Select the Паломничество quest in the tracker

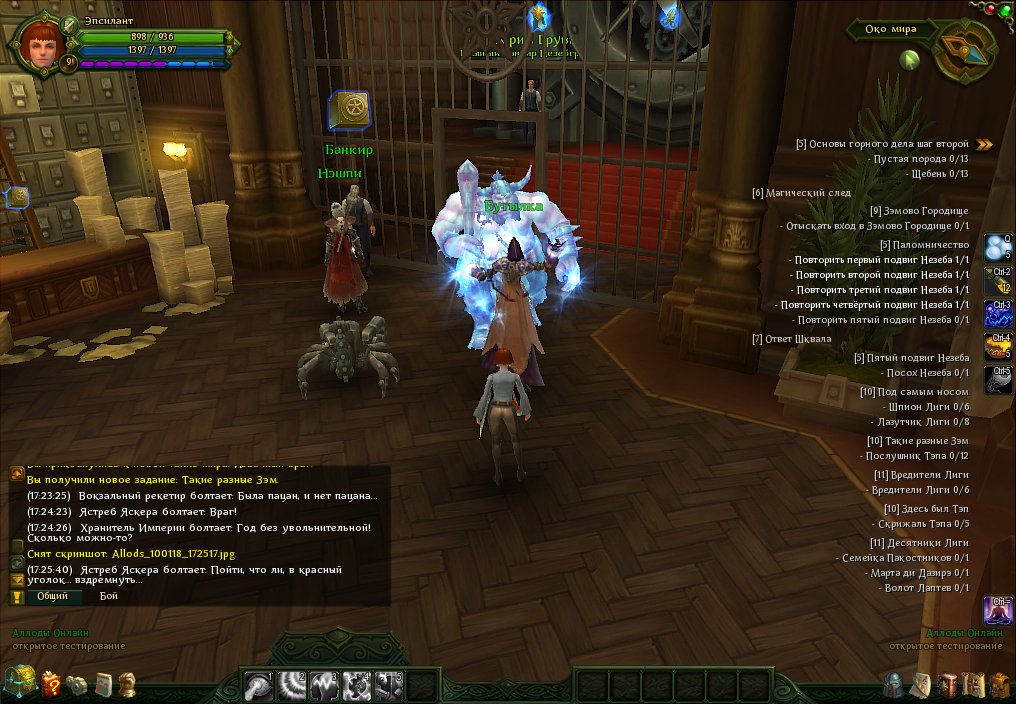[x=925, y=245]
